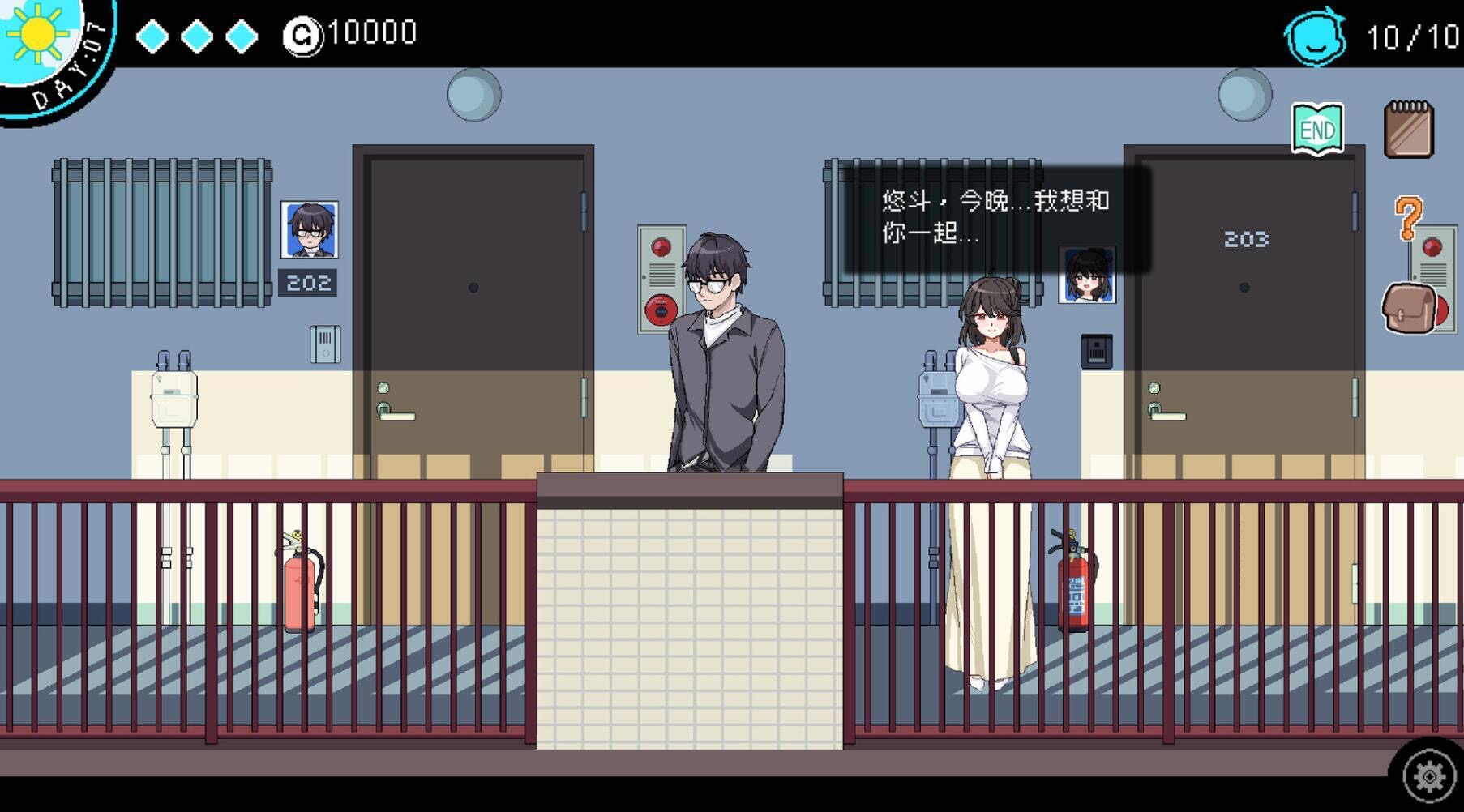Click the 202 room number plate
Image resolution: width=1464 pixels, height=812 pixels.
(306, 283)
